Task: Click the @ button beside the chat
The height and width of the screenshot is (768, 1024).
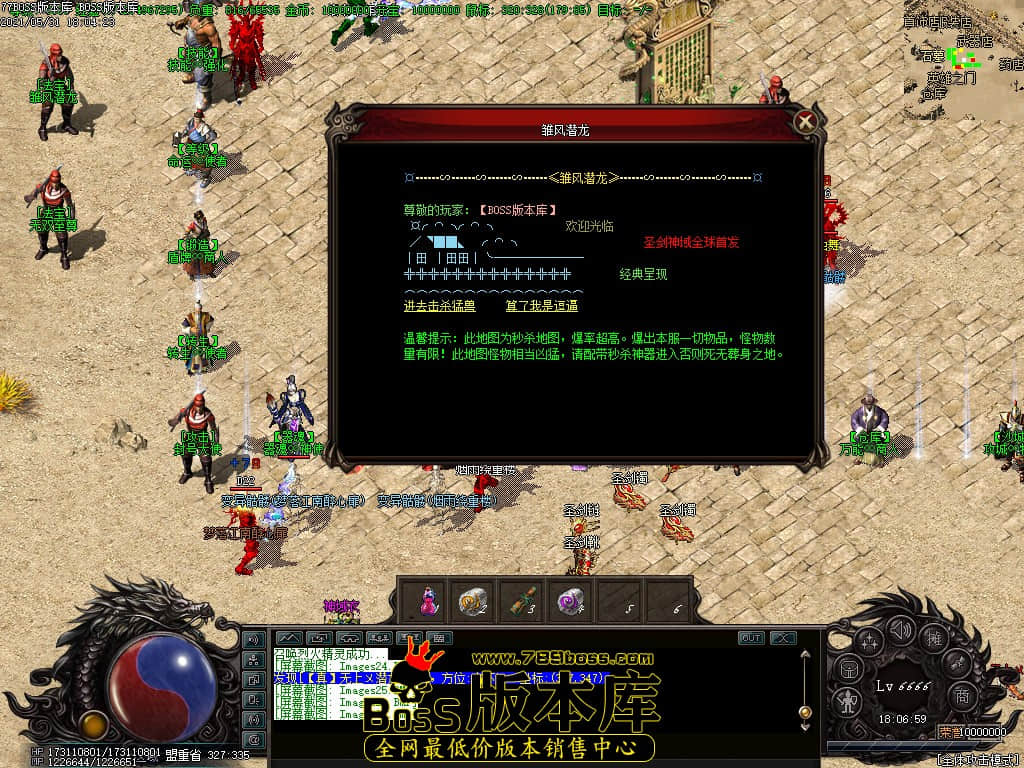Action: click(254, 740)
